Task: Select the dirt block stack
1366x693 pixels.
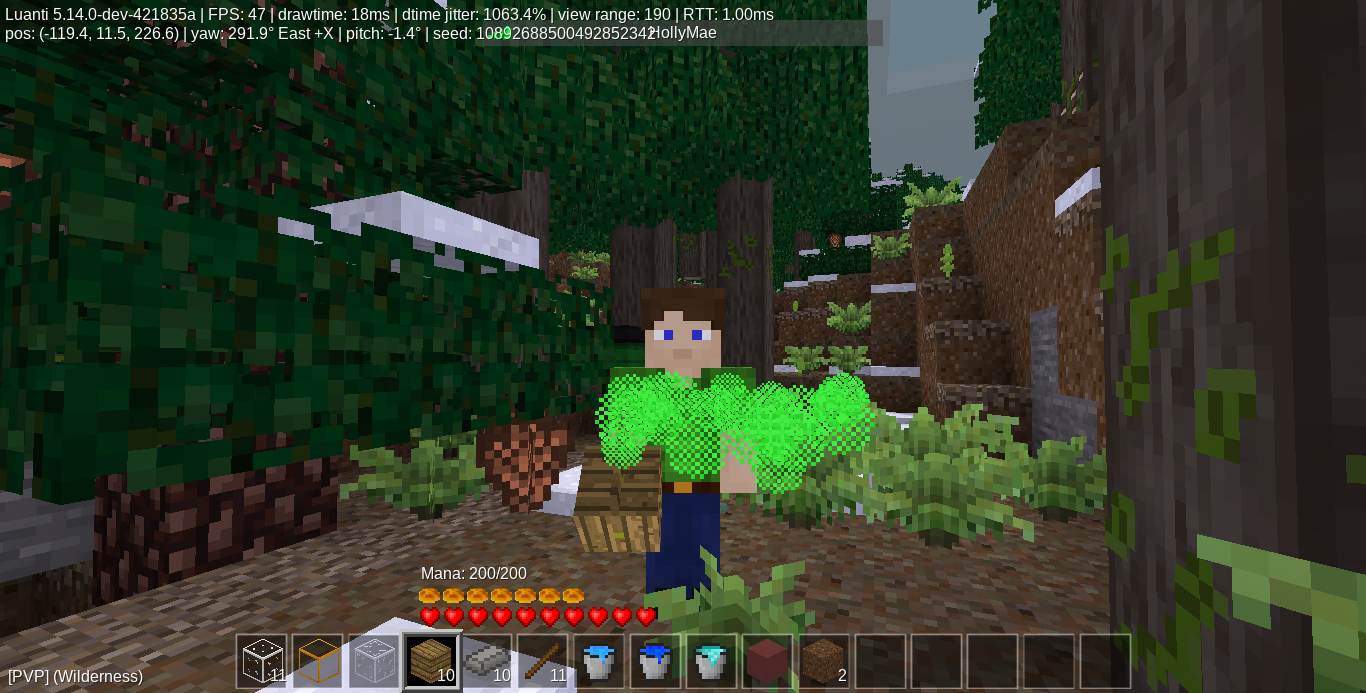Action: (823, 661)
